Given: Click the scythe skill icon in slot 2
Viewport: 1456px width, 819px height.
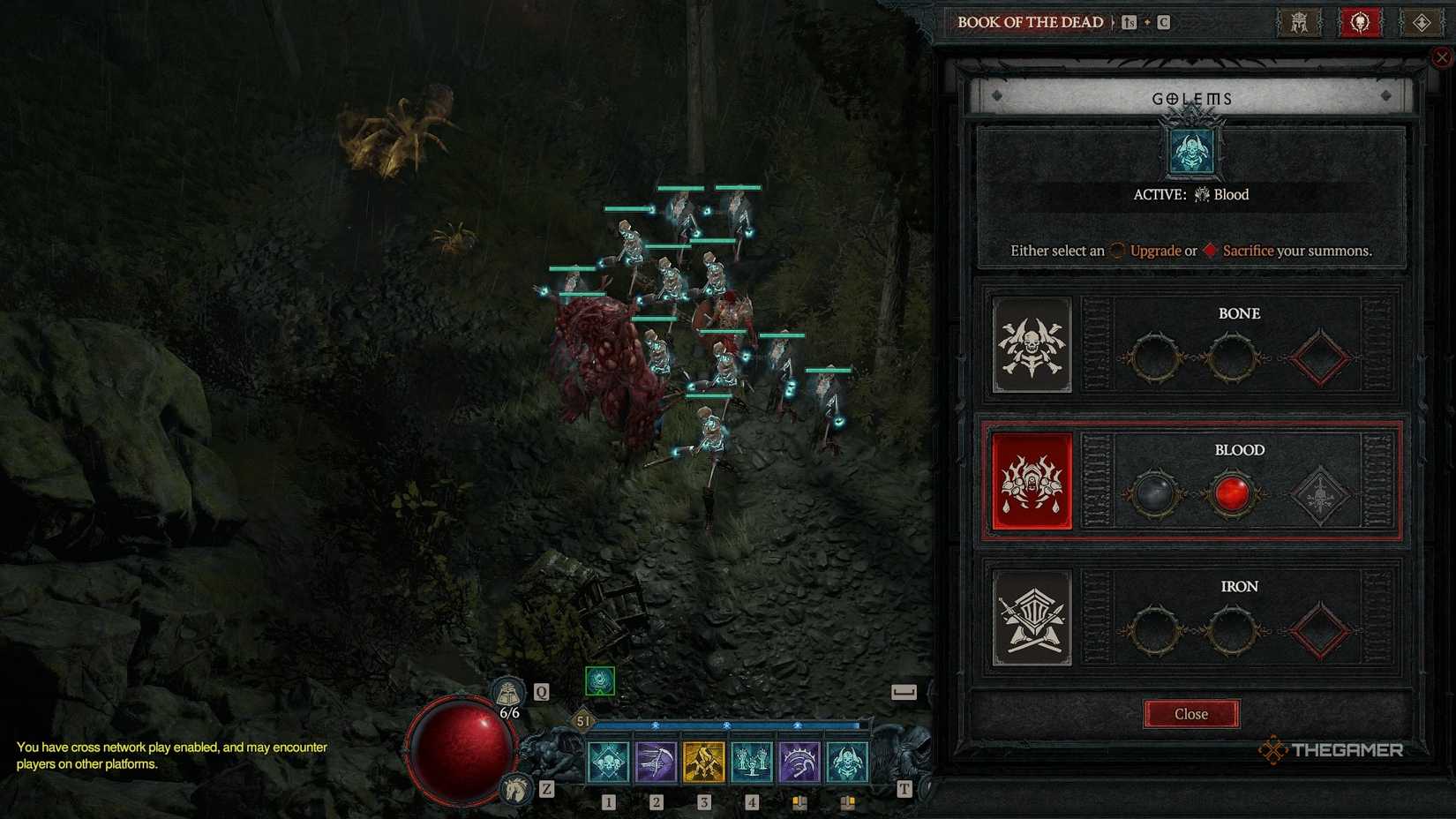Looking at the screenshot, I should [x=655, y=763].
